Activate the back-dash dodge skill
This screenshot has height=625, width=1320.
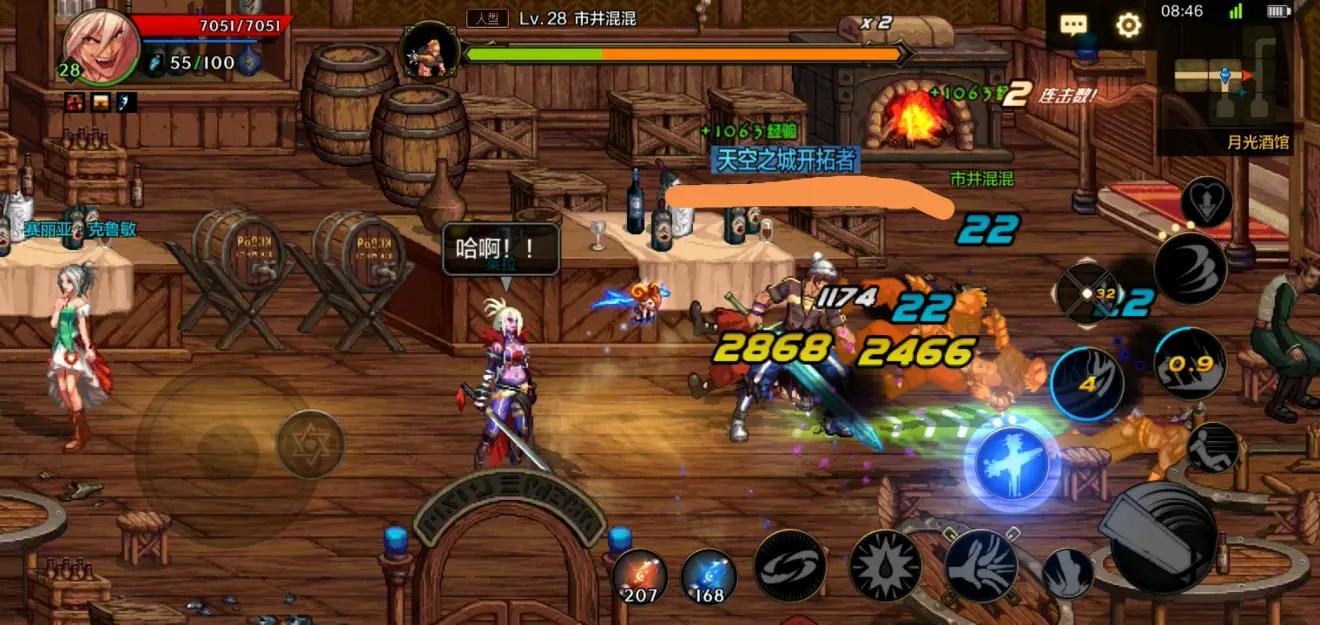[1213, 447]
